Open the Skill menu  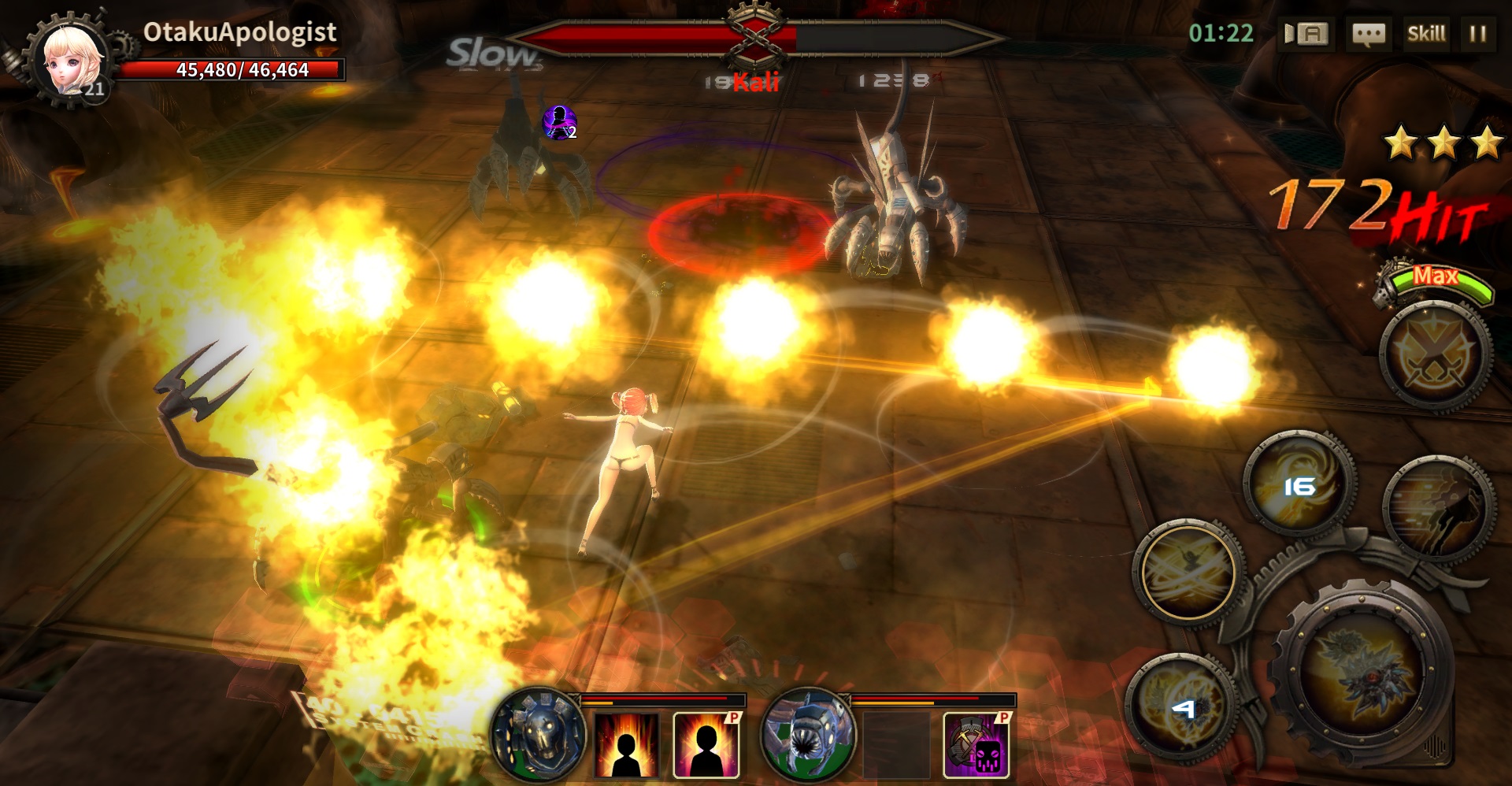point(1425,34)
